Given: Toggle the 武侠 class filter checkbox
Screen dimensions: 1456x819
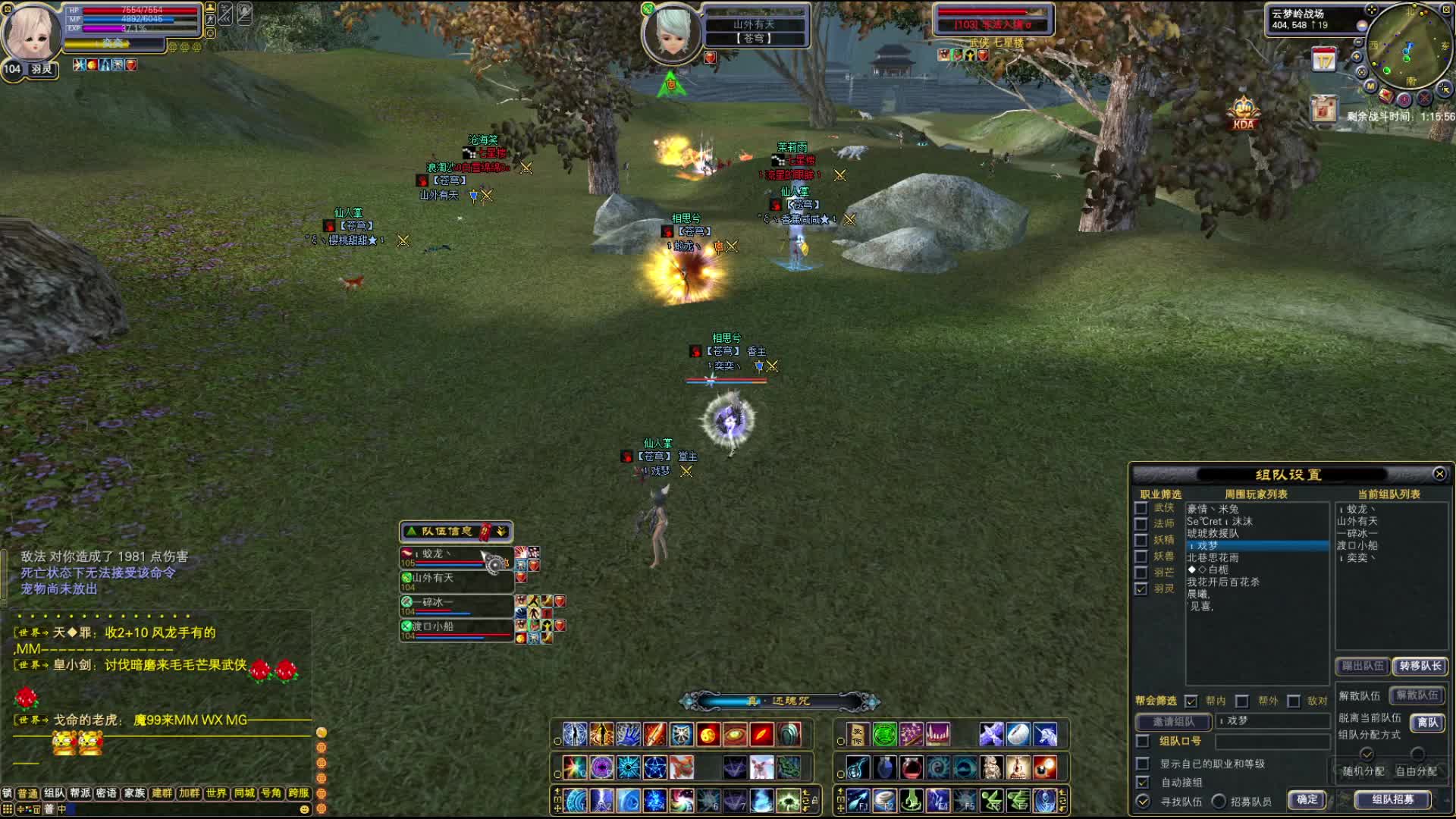Looking at the screenshot, I should (1141, 508).
